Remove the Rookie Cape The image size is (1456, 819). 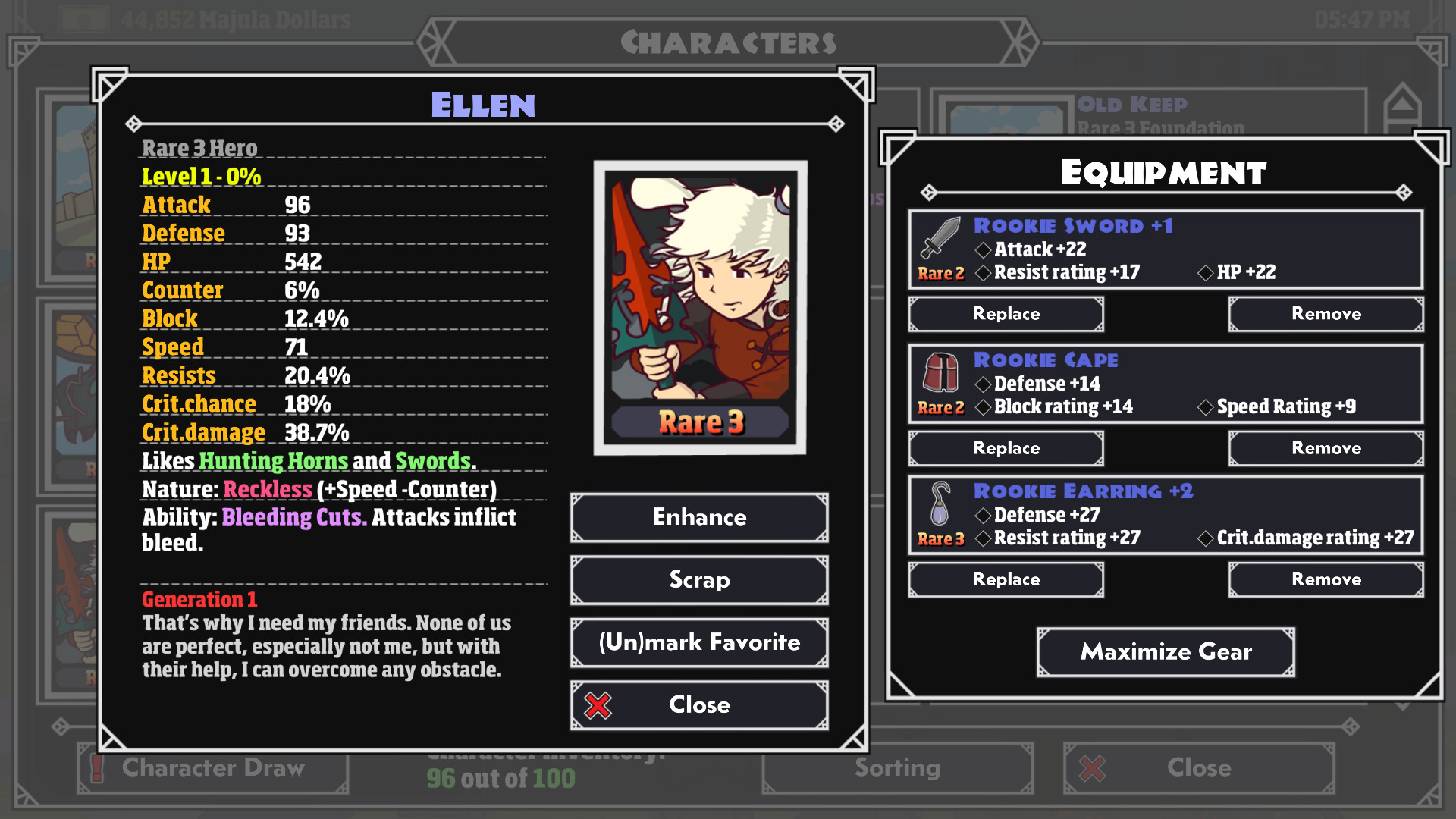[x=1325, y=447]
